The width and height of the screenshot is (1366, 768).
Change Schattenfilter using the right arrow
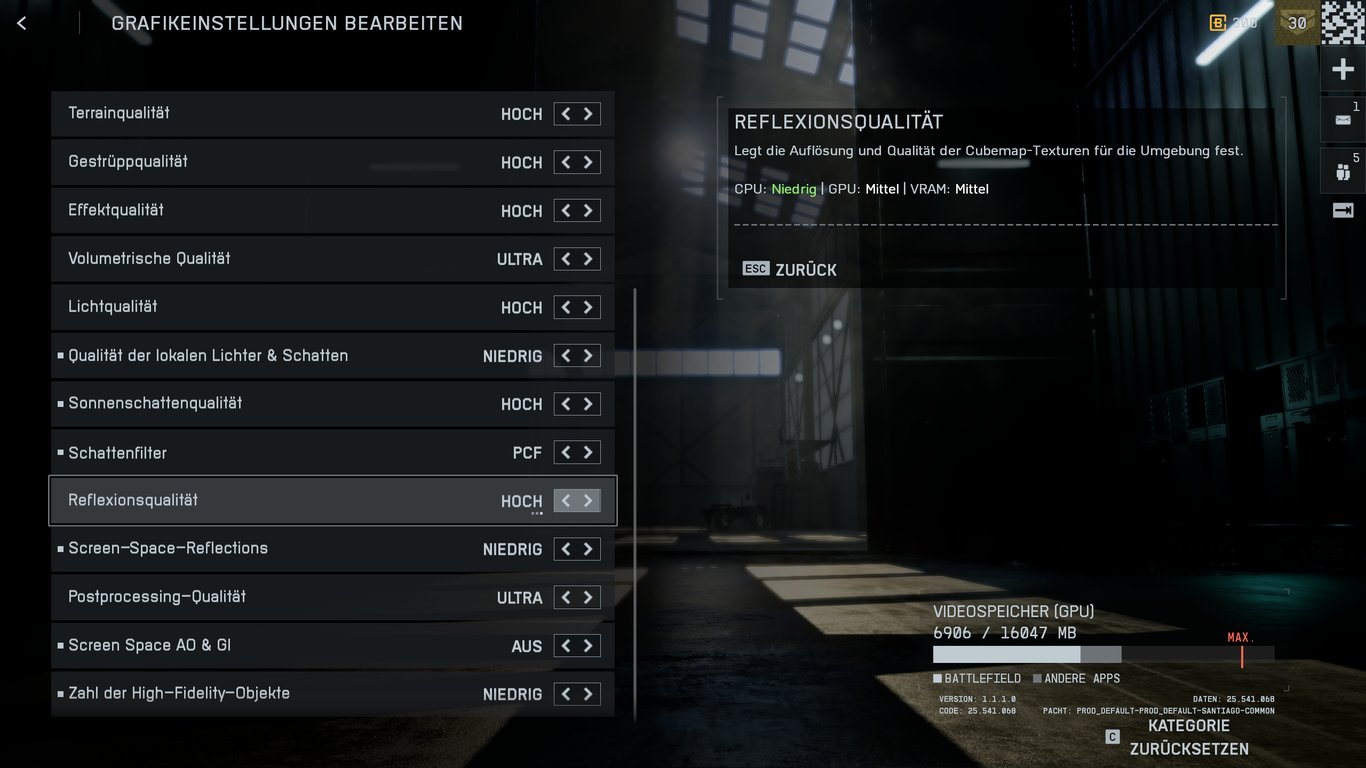[x=589, y=453]
